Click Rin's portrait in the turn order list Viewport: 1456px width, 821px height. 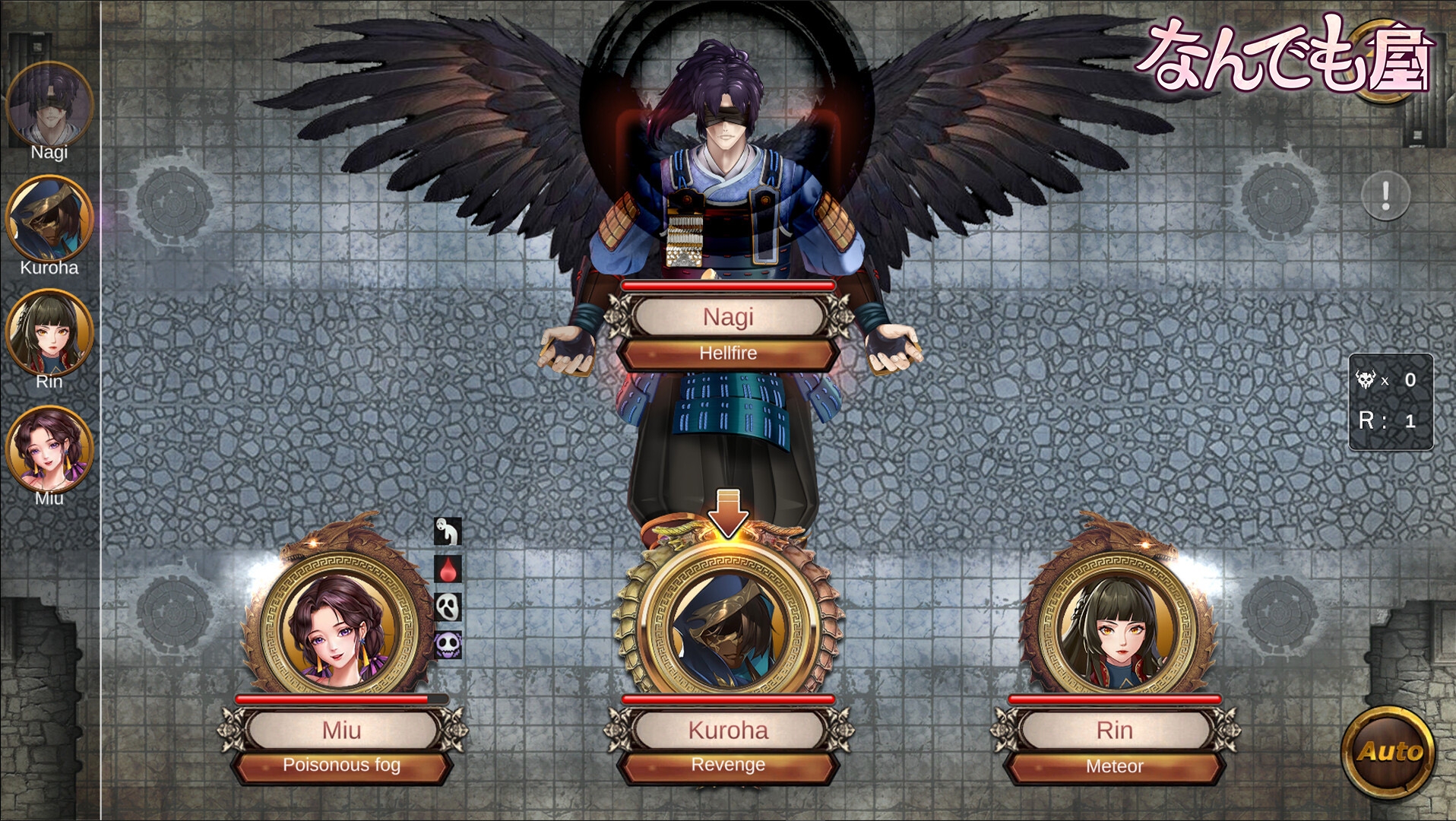coord(49,333)
